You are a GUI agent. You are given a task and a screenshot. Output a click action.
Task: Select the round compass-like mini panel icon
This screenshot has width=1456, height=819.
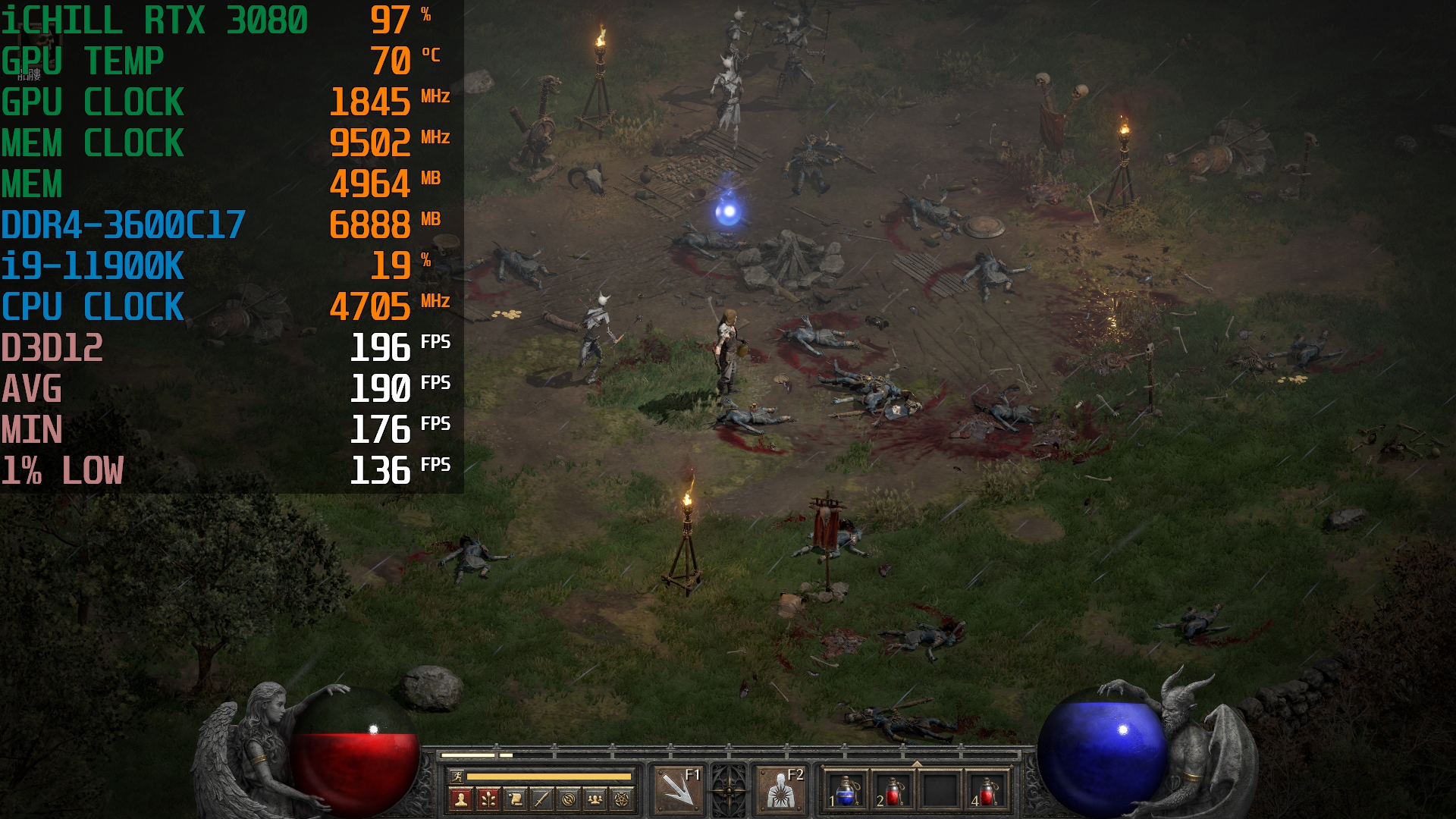(x=569, y=799)
